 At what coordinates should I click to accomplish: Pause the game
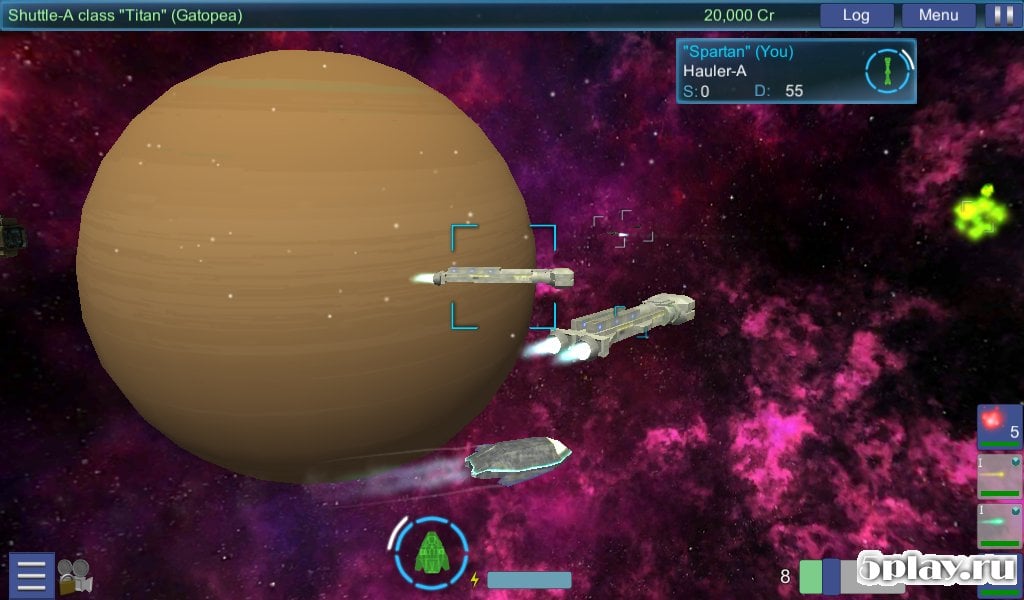coord(999,15)
